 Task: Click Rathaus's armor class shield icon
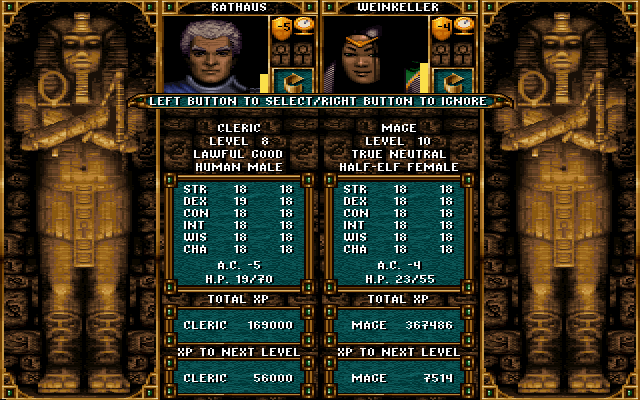tap(282, 28)
